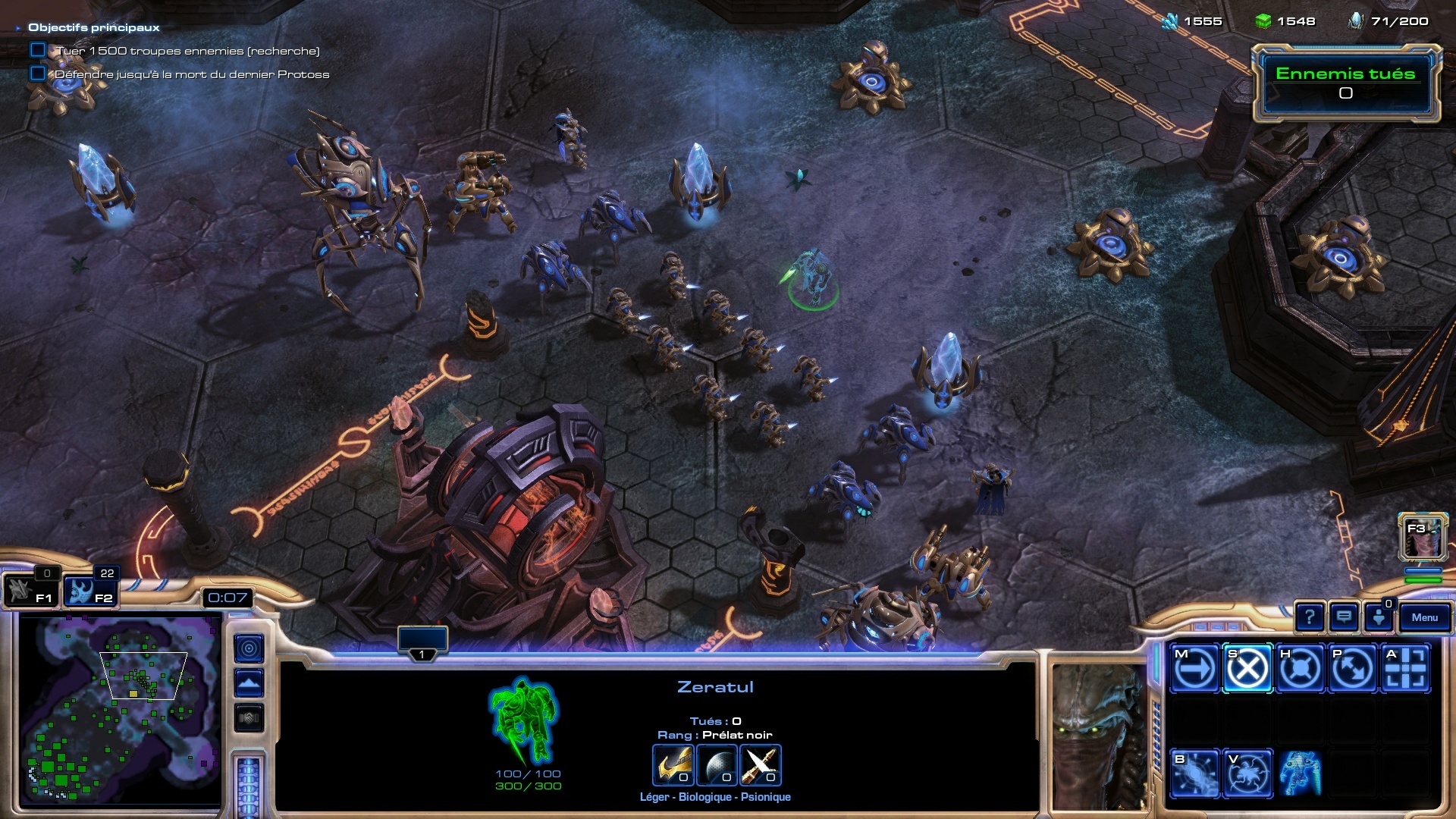This screenshot has width=1456, height=819.
Task: Open the game Menu
Action: [x=1424, y=617]
